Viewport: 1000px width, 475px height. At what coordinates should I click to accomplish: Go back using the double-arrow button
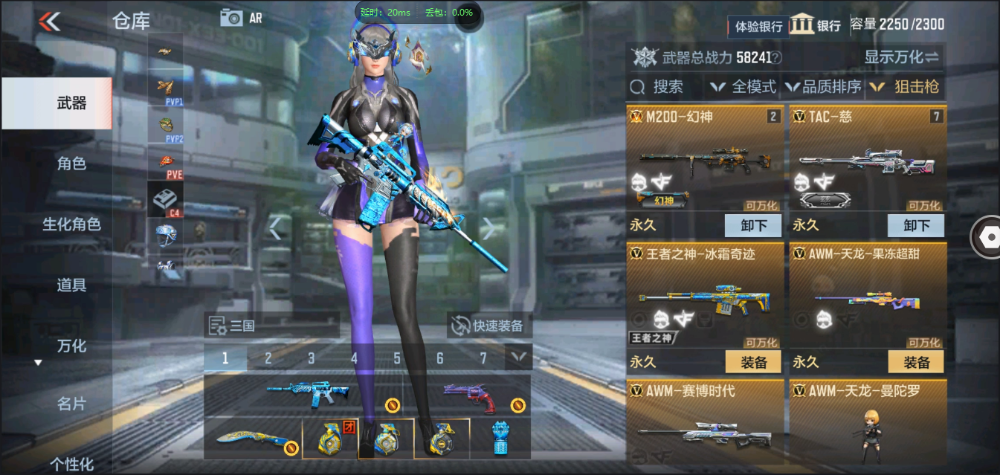[x=49, y=21]
